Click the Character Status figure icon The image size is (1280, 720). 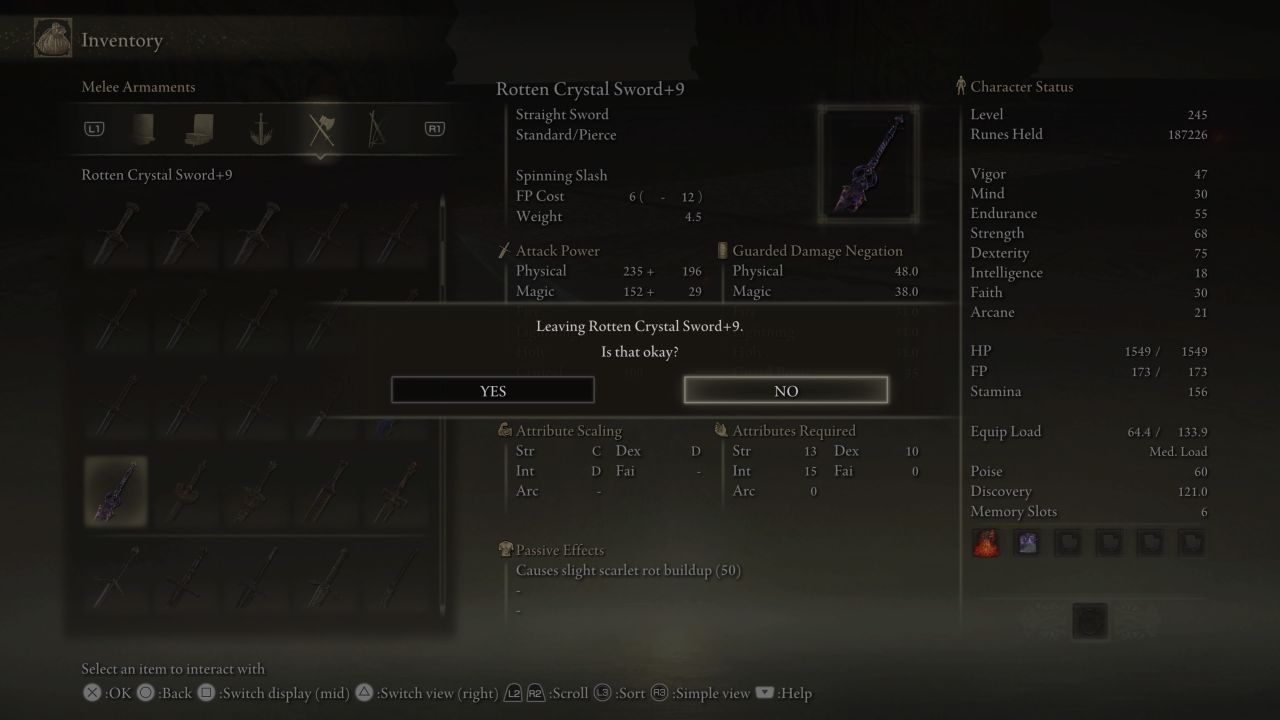click(959, 86)
